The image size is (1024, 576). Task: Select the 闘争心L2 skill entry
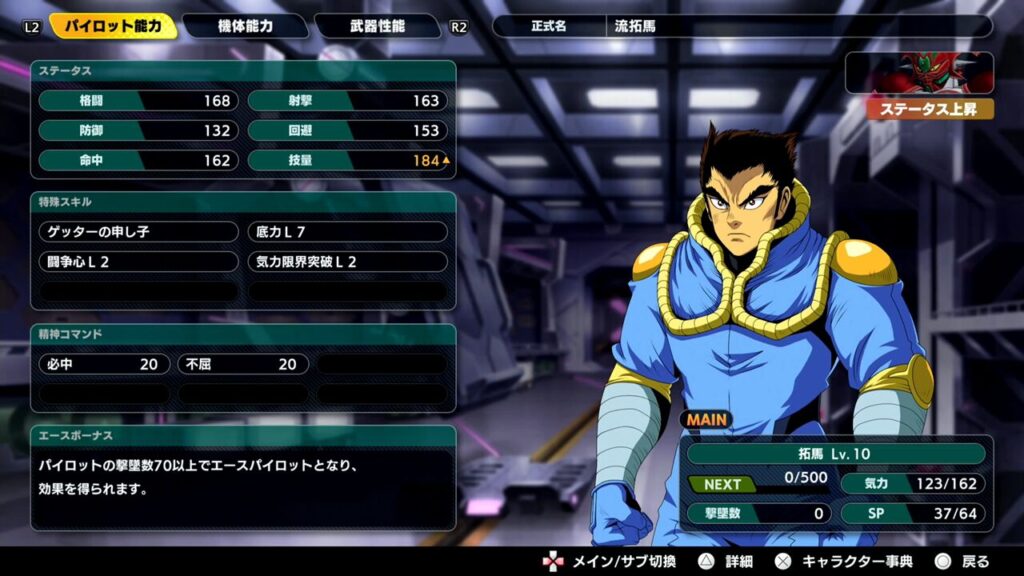click(x=138, y=262)
